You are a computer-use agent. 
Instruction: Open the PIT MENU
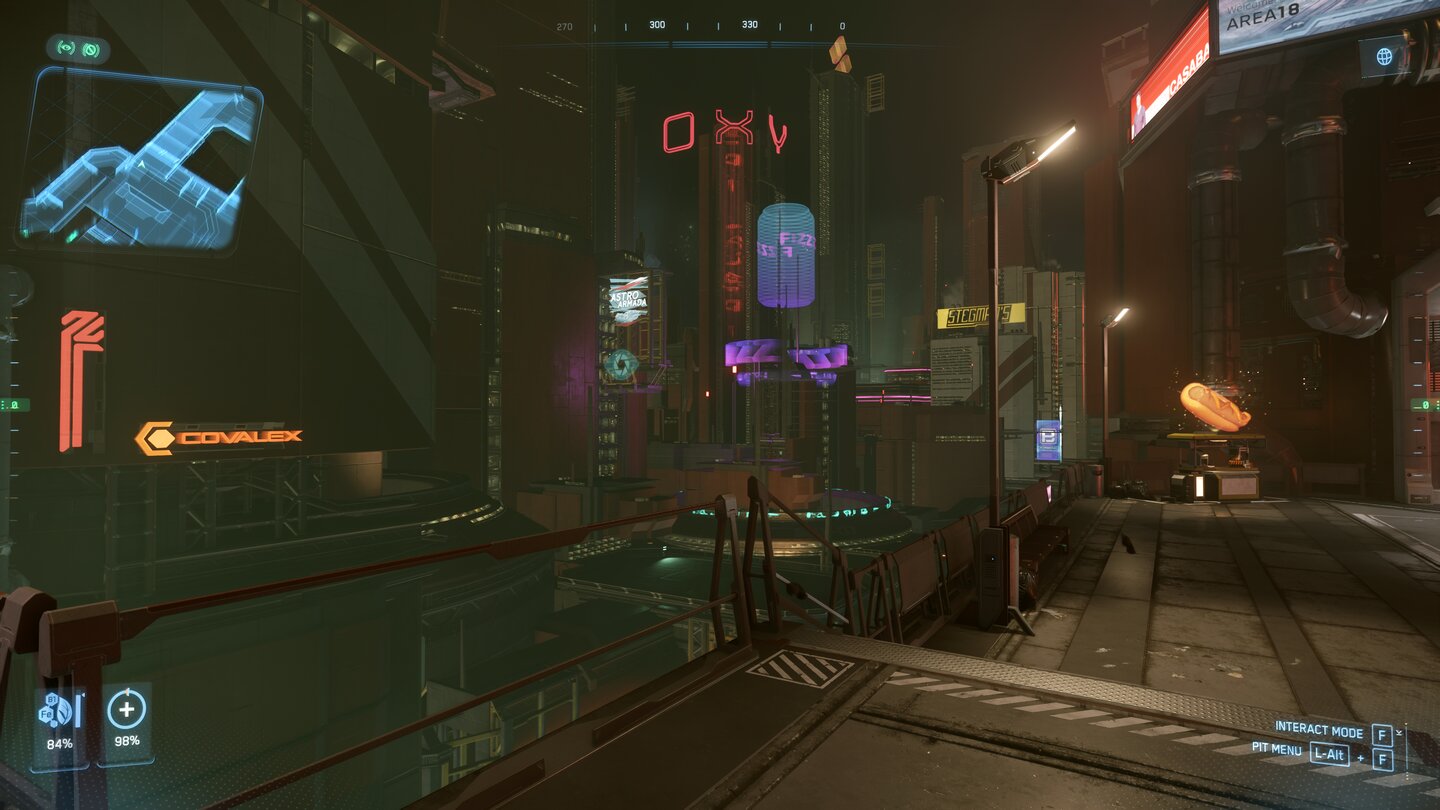[x=1276, y=751]
